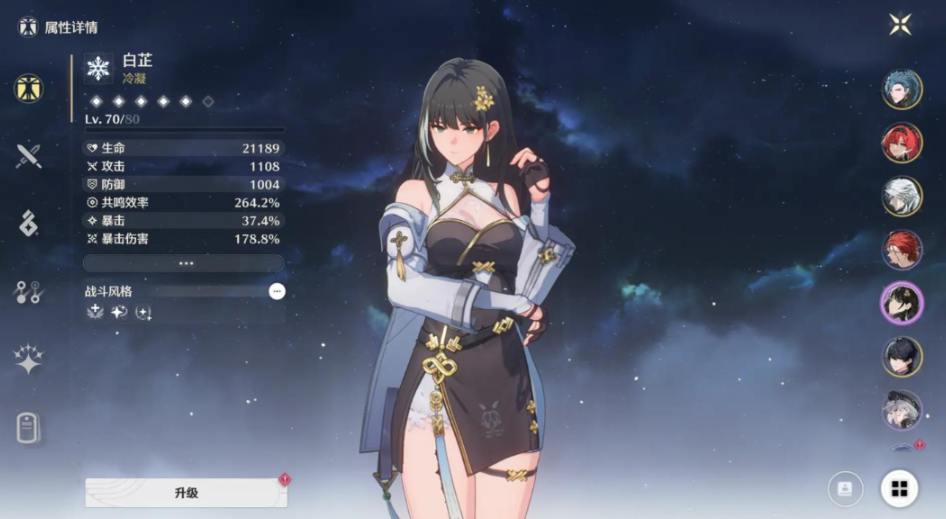Click Baizhi's snowflake Glacio element icon

pyautogui.click(x=98, y=68)
